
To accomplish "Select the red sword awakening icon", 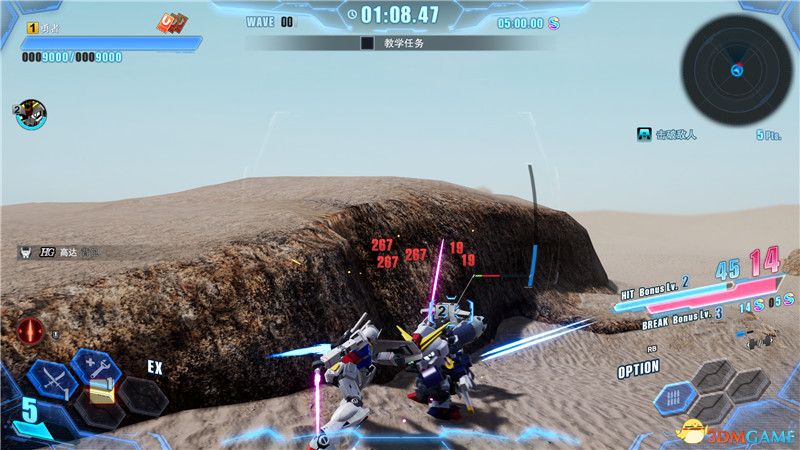I will (x=30, y=330).
